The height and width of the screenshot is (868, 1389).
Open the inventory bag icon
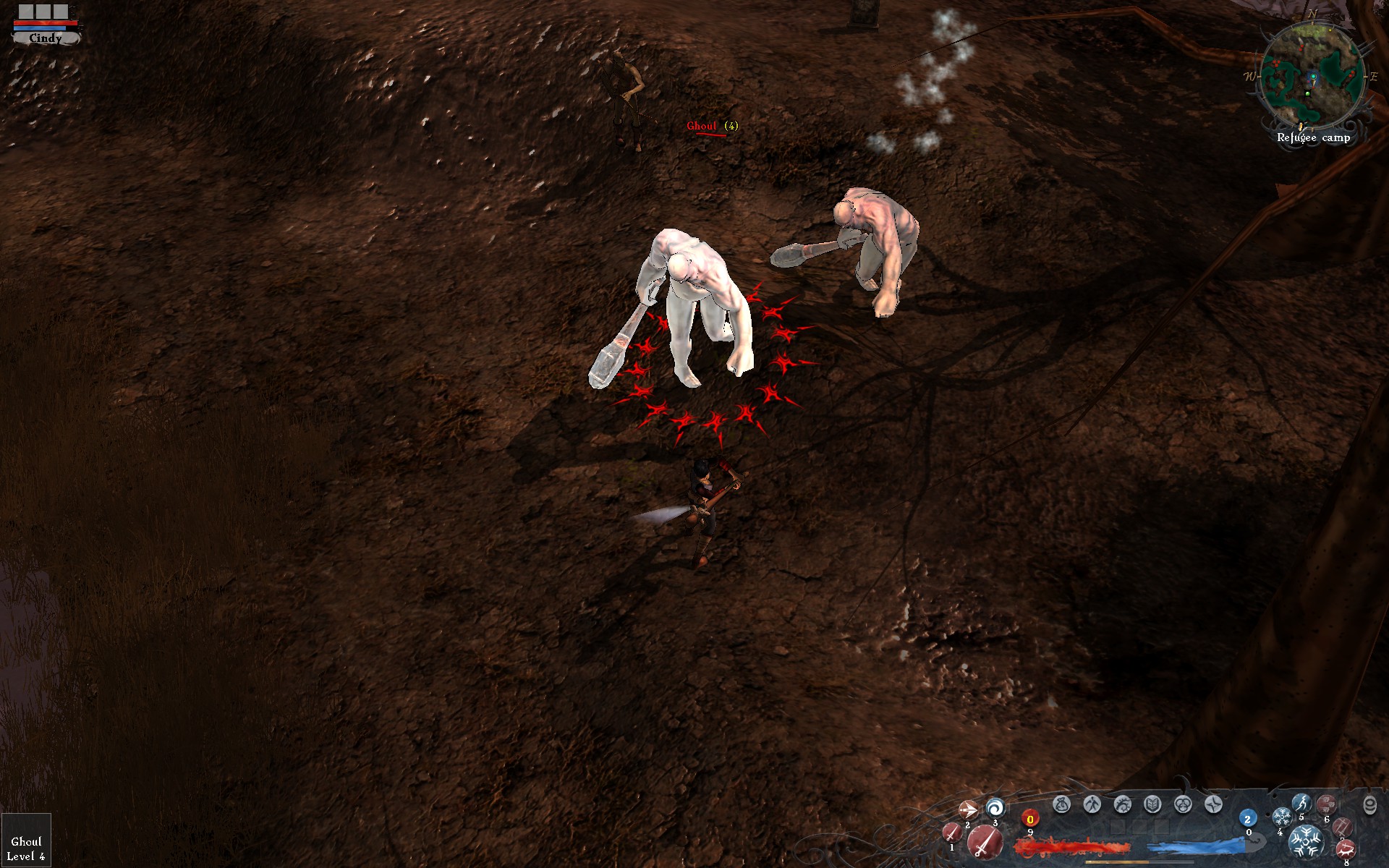(x=1061, y=804)
